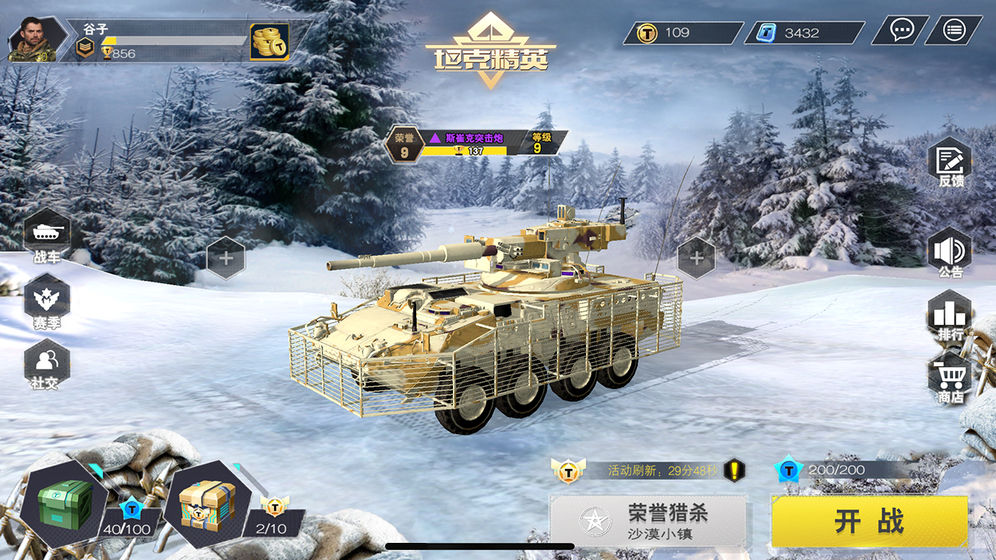Open the 商店 shop
This screenshot has width=996, height=560.
click(949, 378)
